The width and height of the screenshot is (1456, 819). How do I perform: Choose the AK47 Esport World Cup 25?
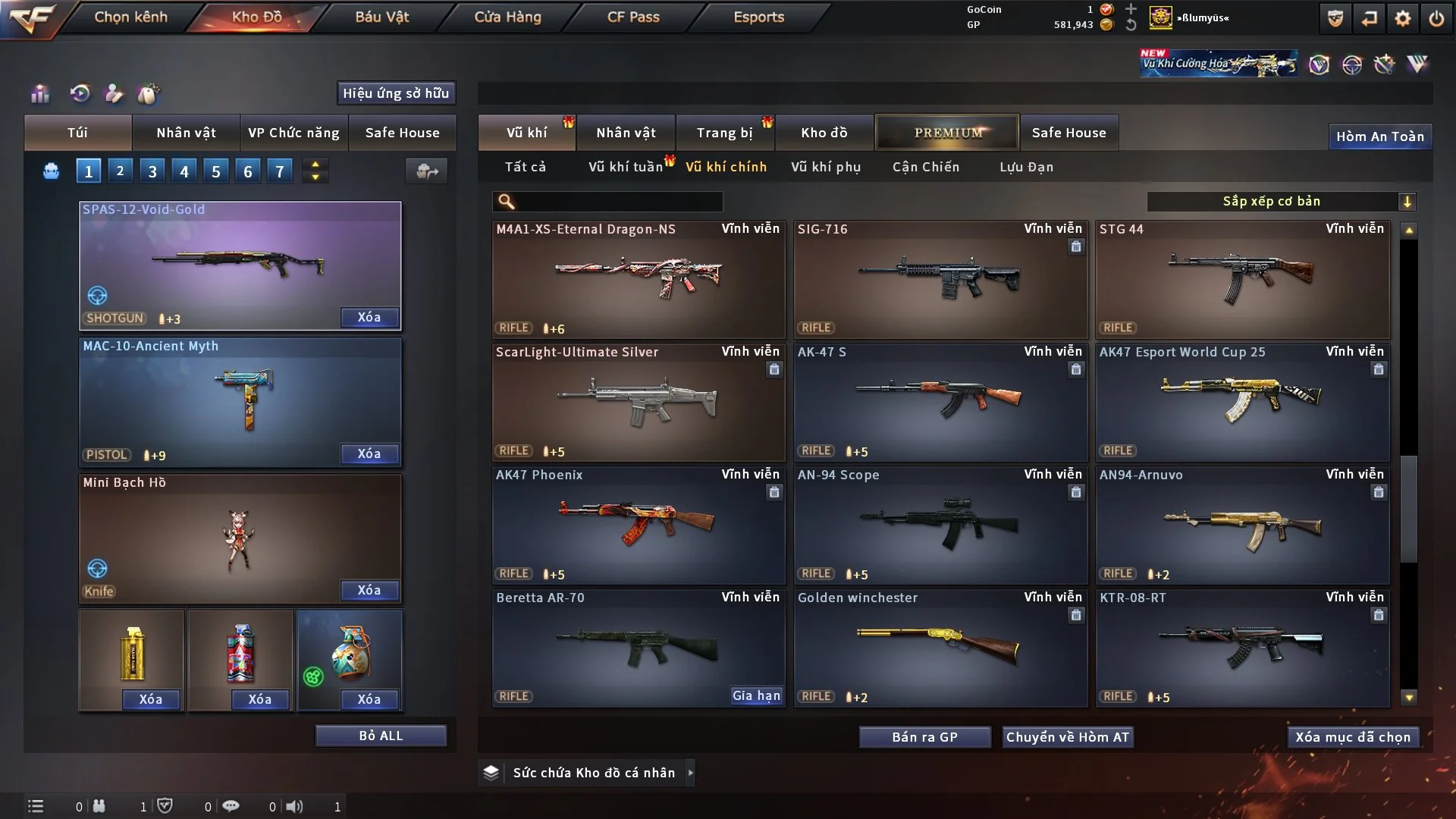pos(1242,402)
